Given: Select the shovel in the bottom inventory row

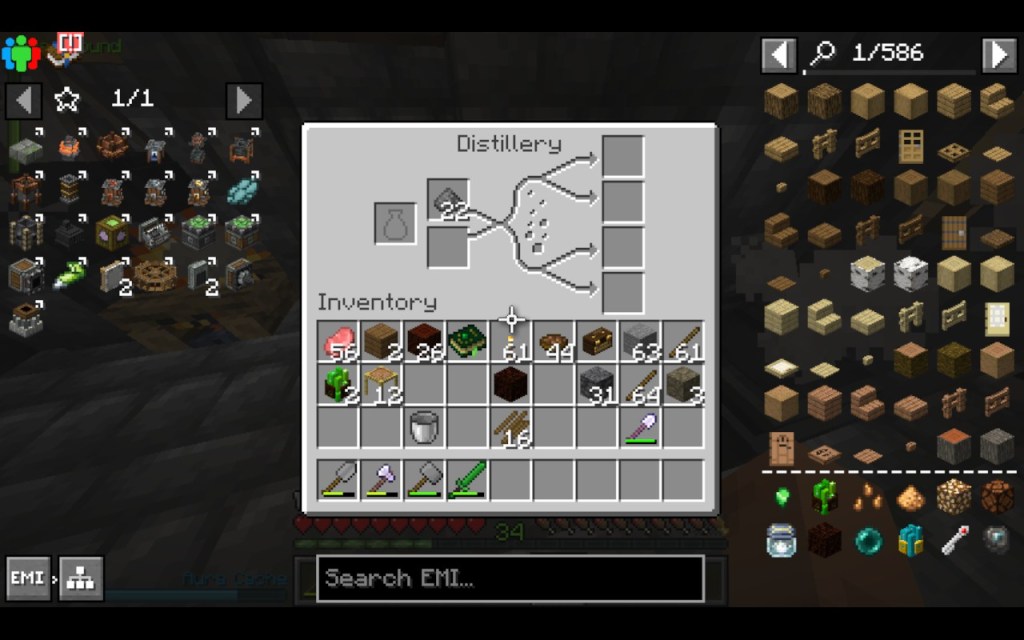Looking at the screenshot, I should tap(640, 428).
